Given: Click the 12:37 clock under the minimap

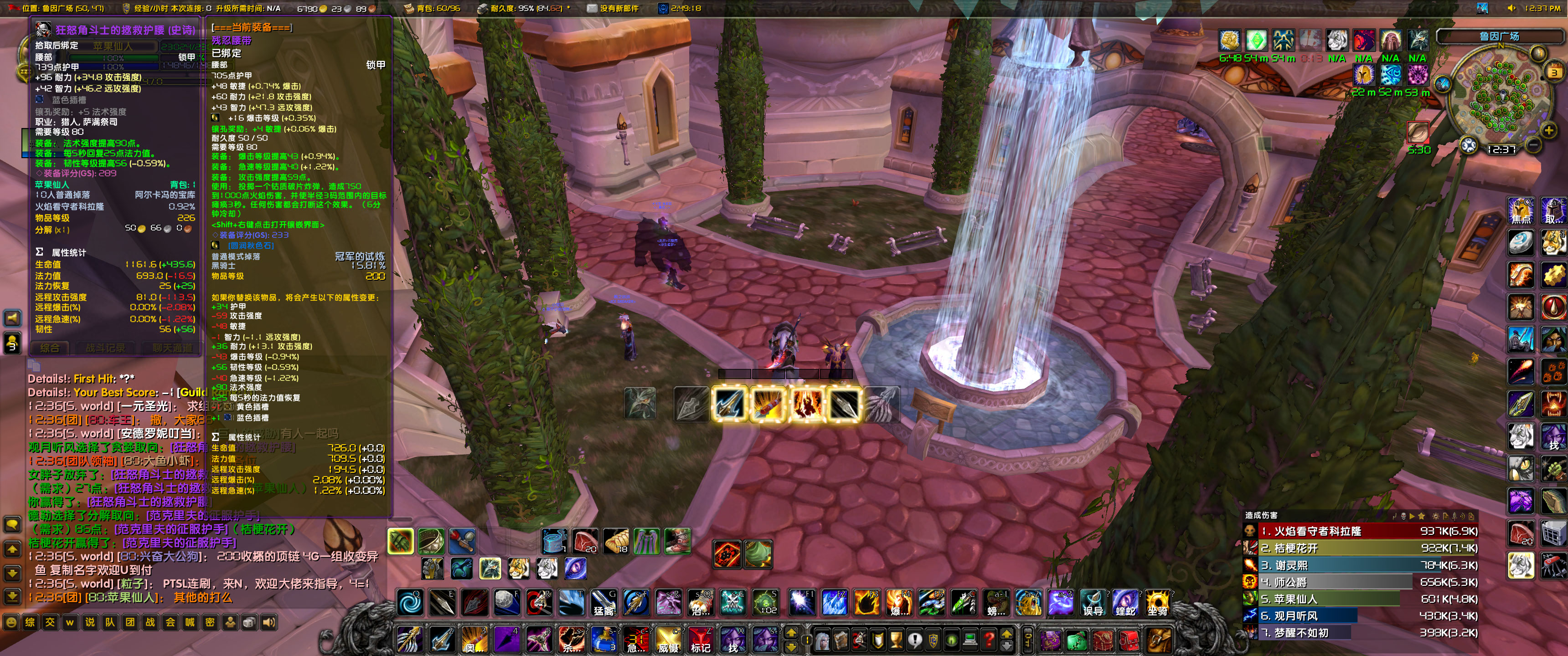Looking at the screenshot, I should 1501,149.
